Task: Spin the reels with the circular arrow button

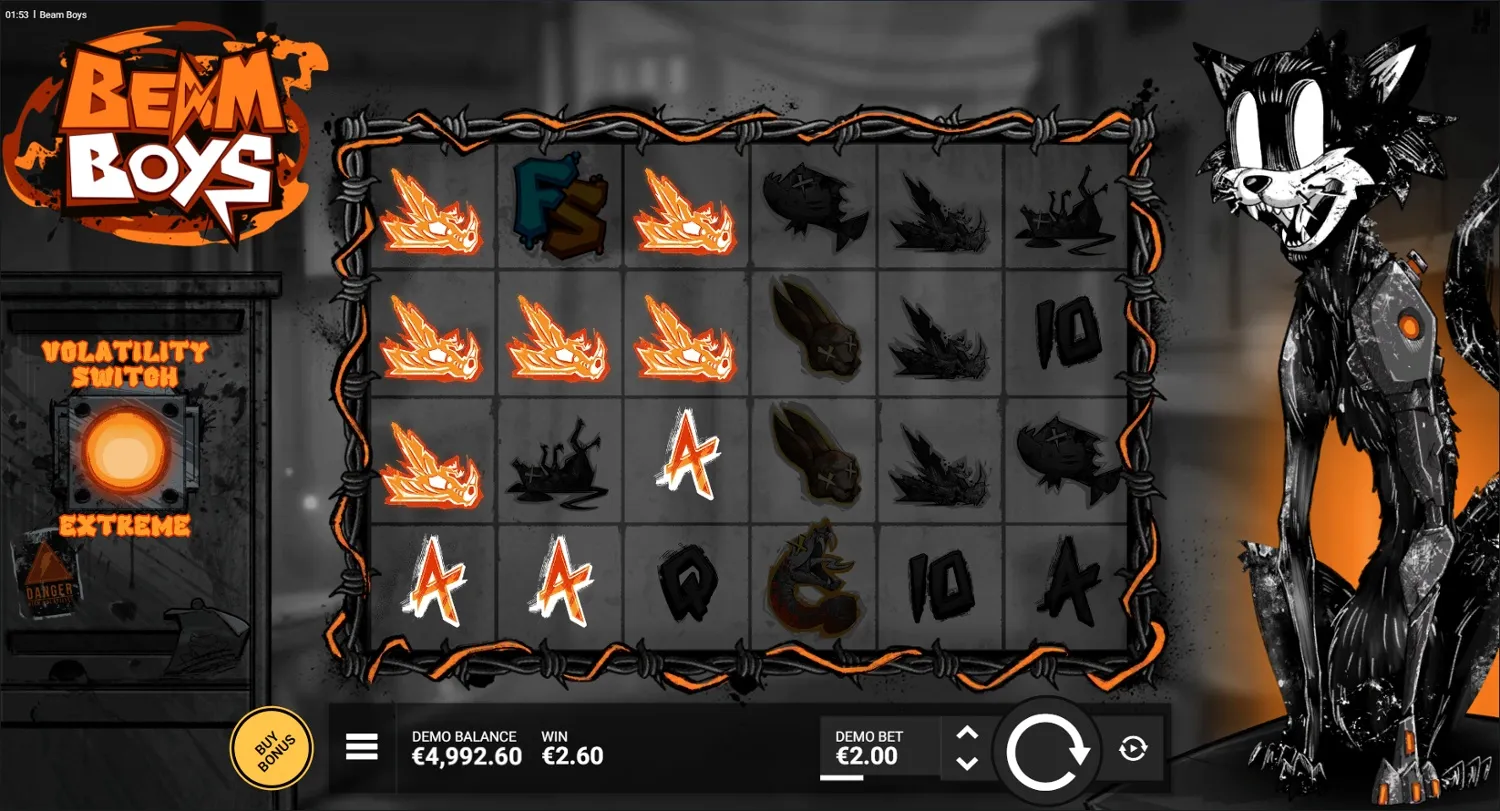Action: (x=1048, y=746)
